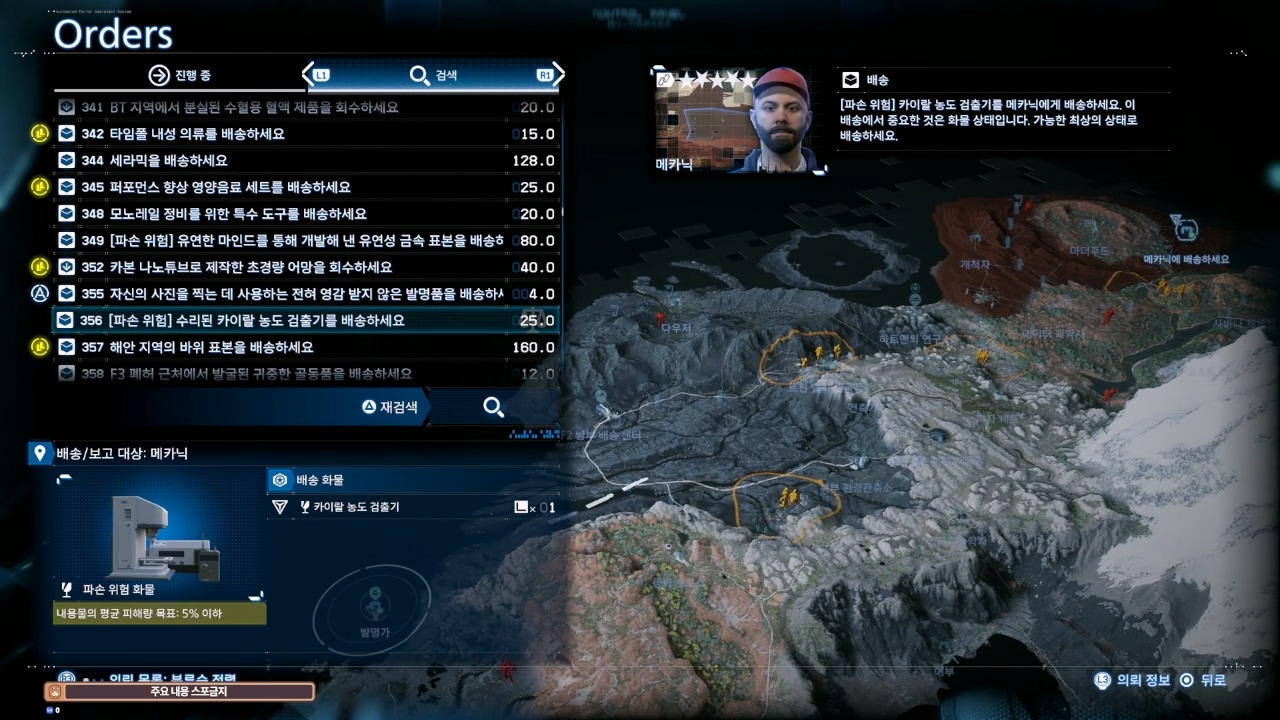
Task: Click the 재검색 re-search button
Action: tap(392, 407)
